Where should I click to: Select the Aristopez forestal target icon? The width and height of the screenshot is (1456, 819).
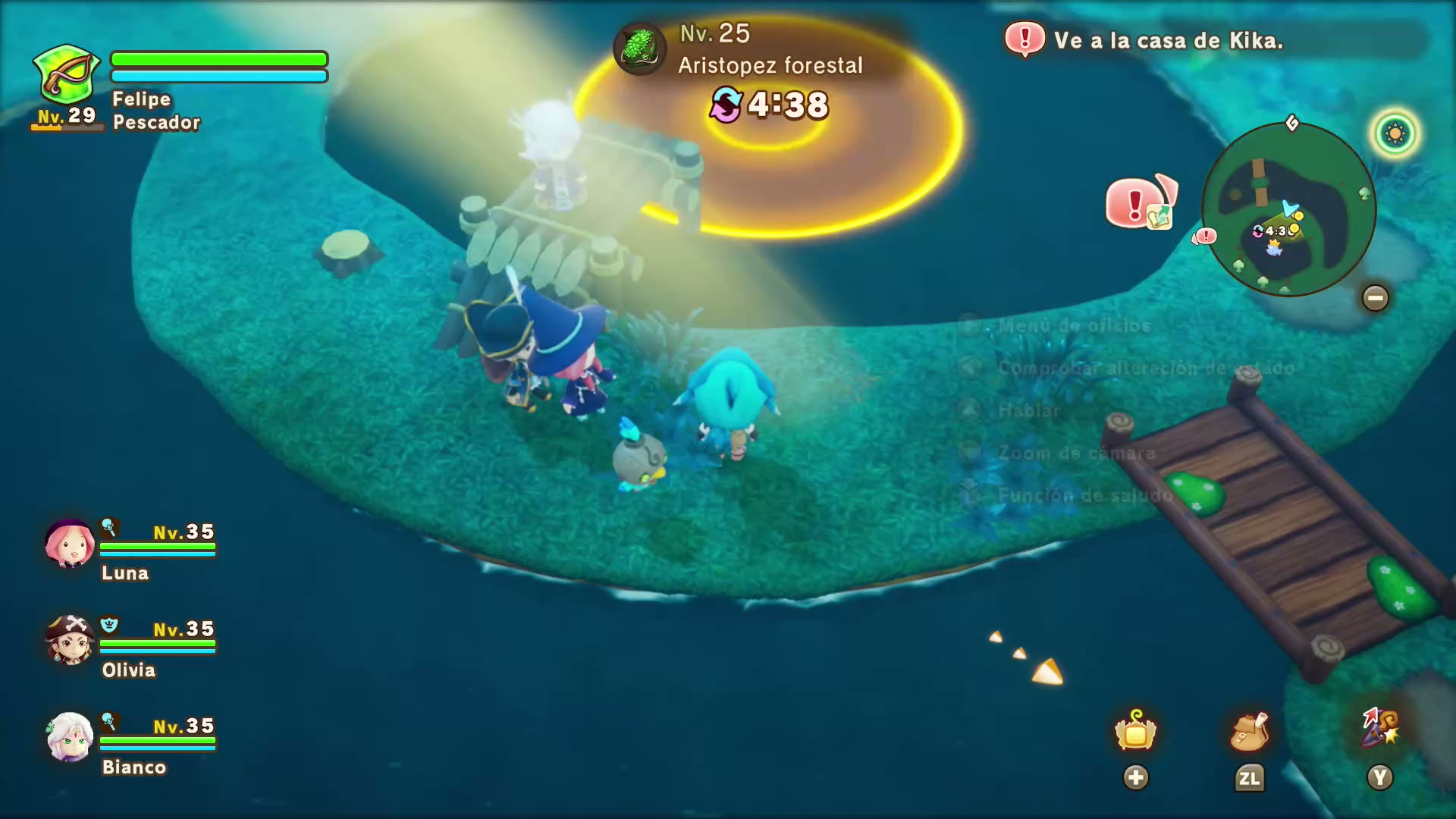640,49
